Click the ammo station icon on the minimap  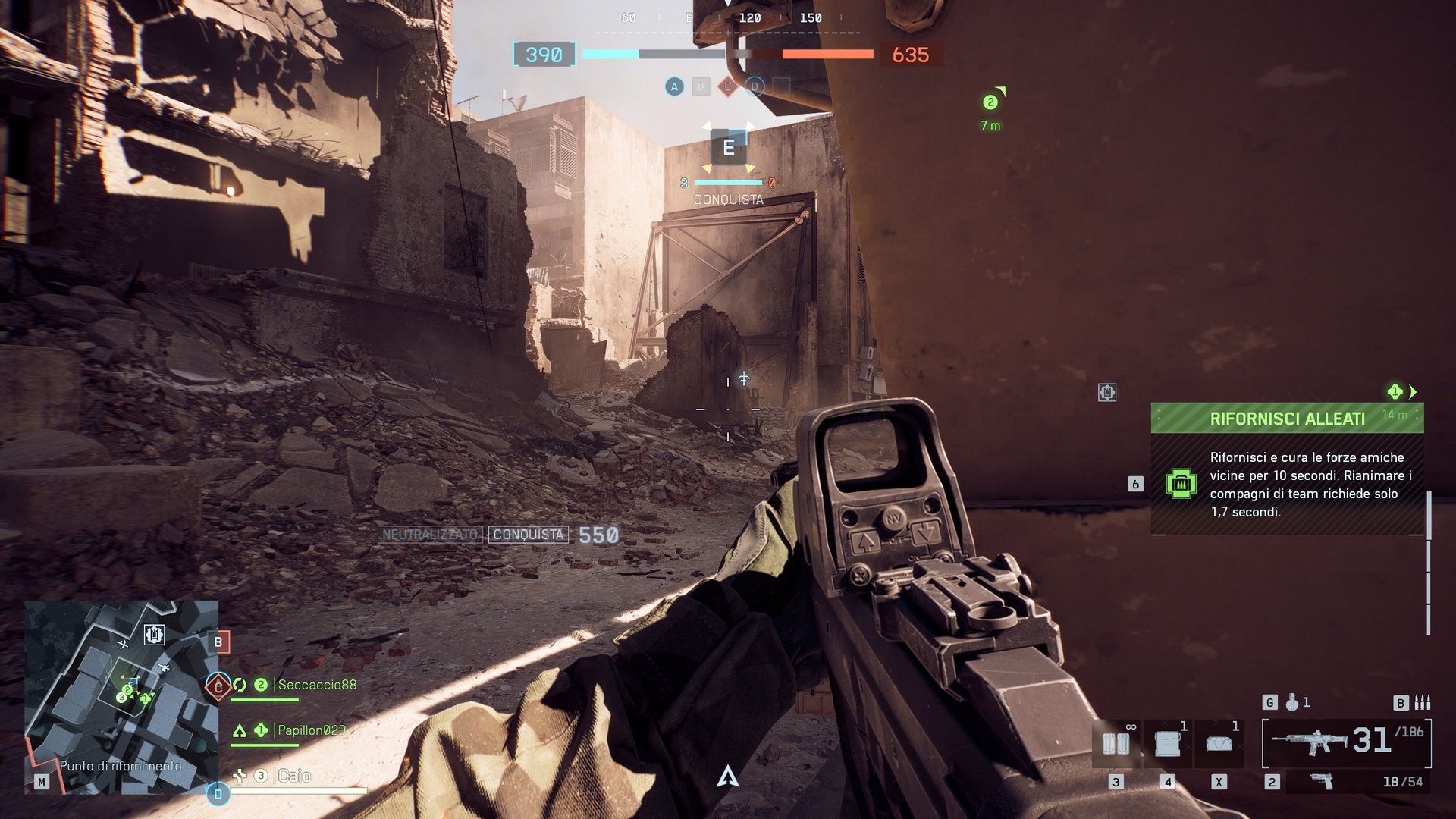coord(154,634)
